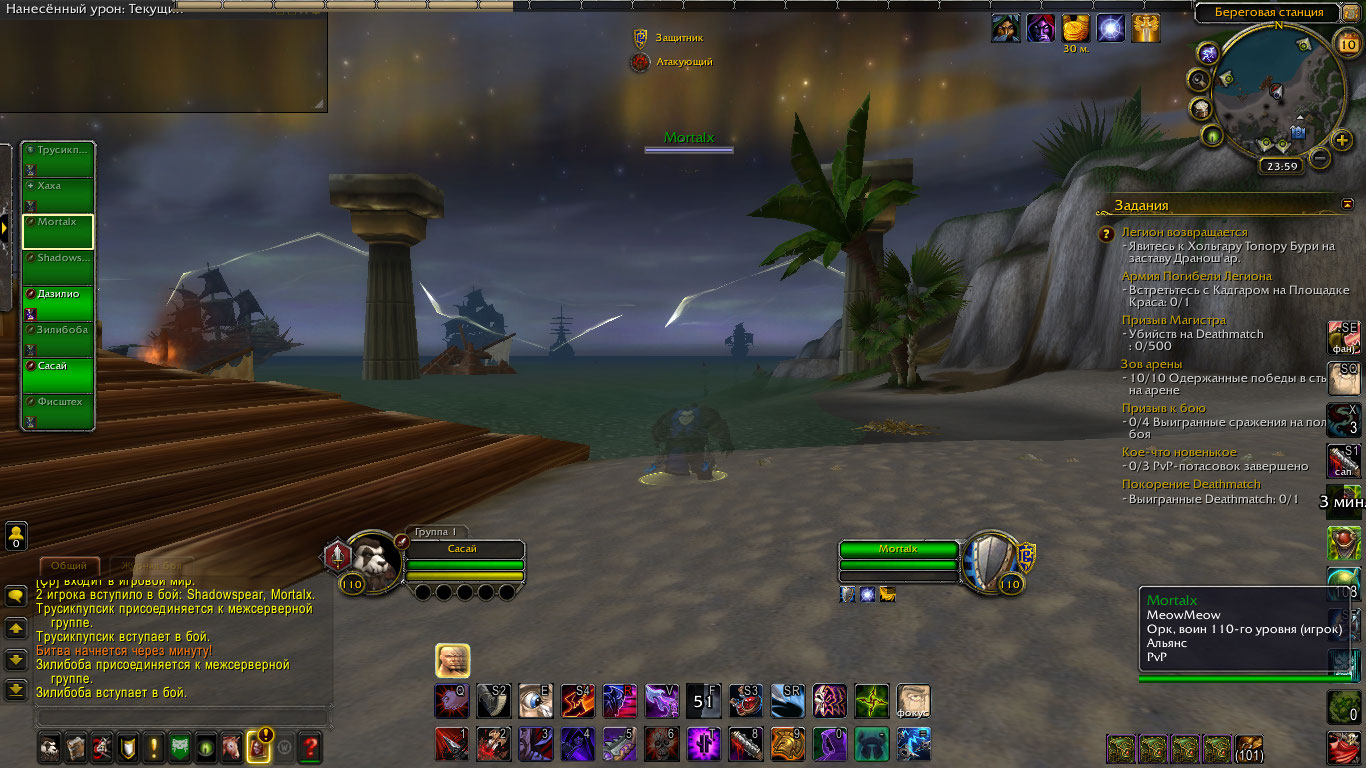Open the Журнал боя chat tab

tap(151, 566)
